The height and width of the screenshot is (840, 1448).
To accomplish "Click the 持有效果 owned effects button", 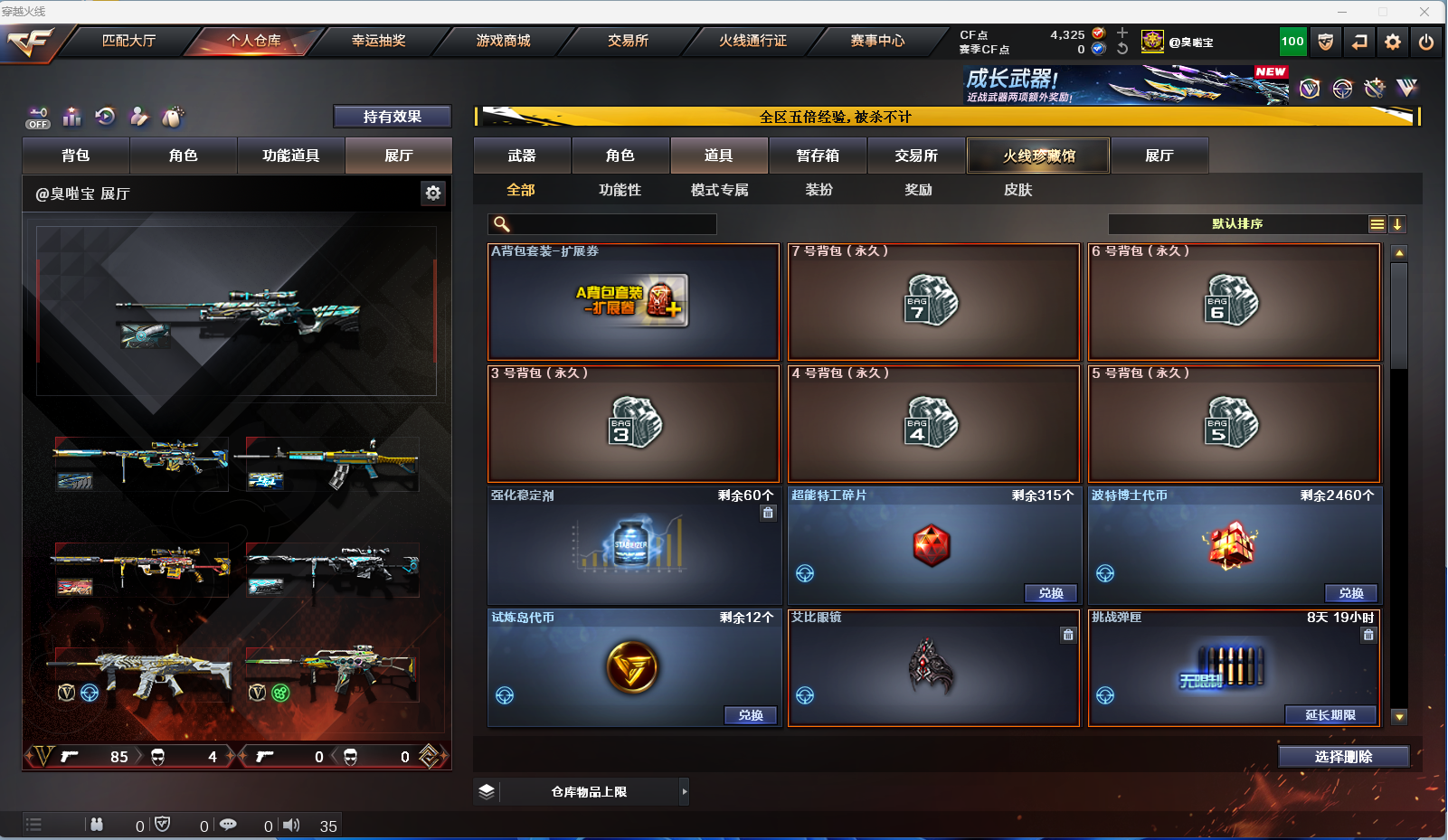I will pyautogui.click(x=392, y=117).
